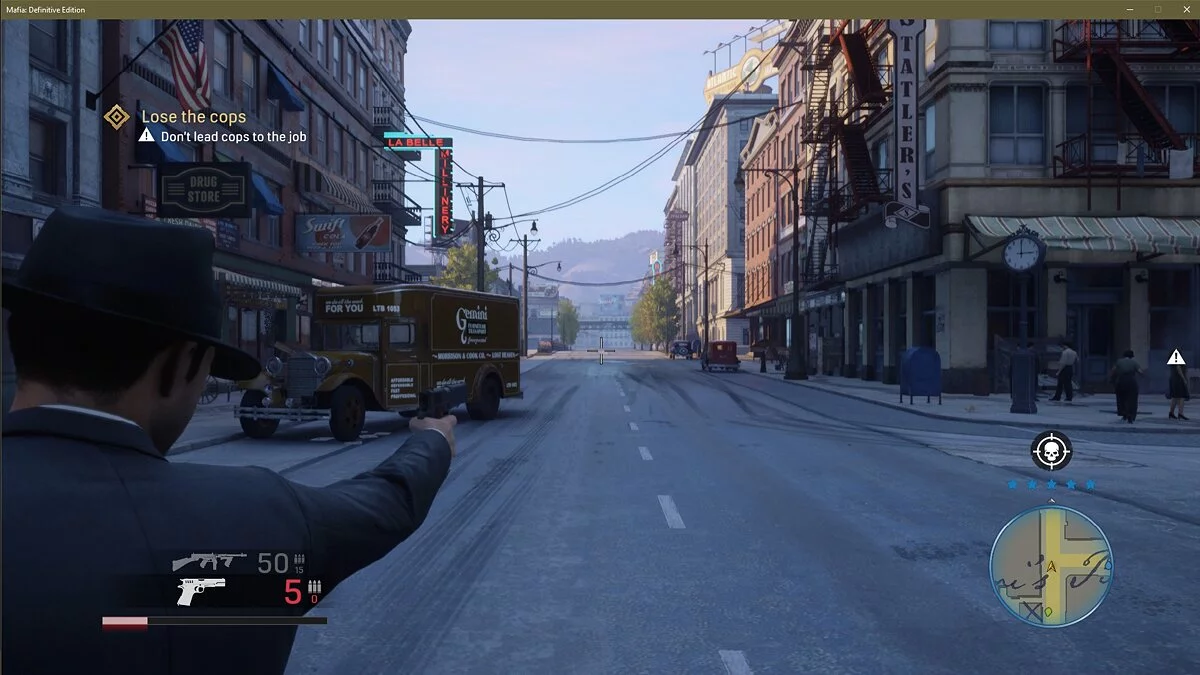Open the circular minimap
The height and width of the screenshot is (675, 1200).
click(x=1050, y=565)
